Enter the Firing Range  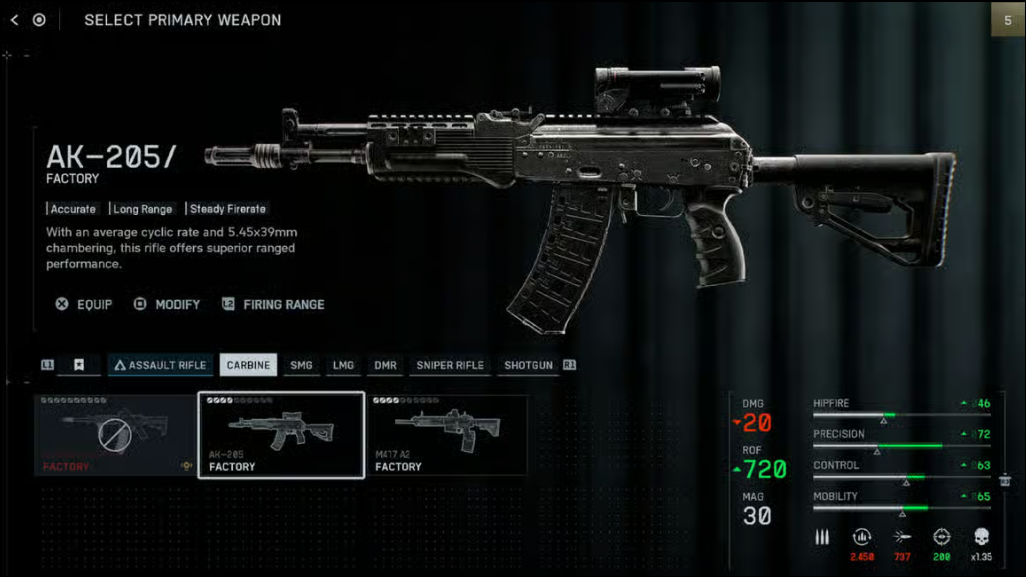pyautogui.click(x=273, y=304)
